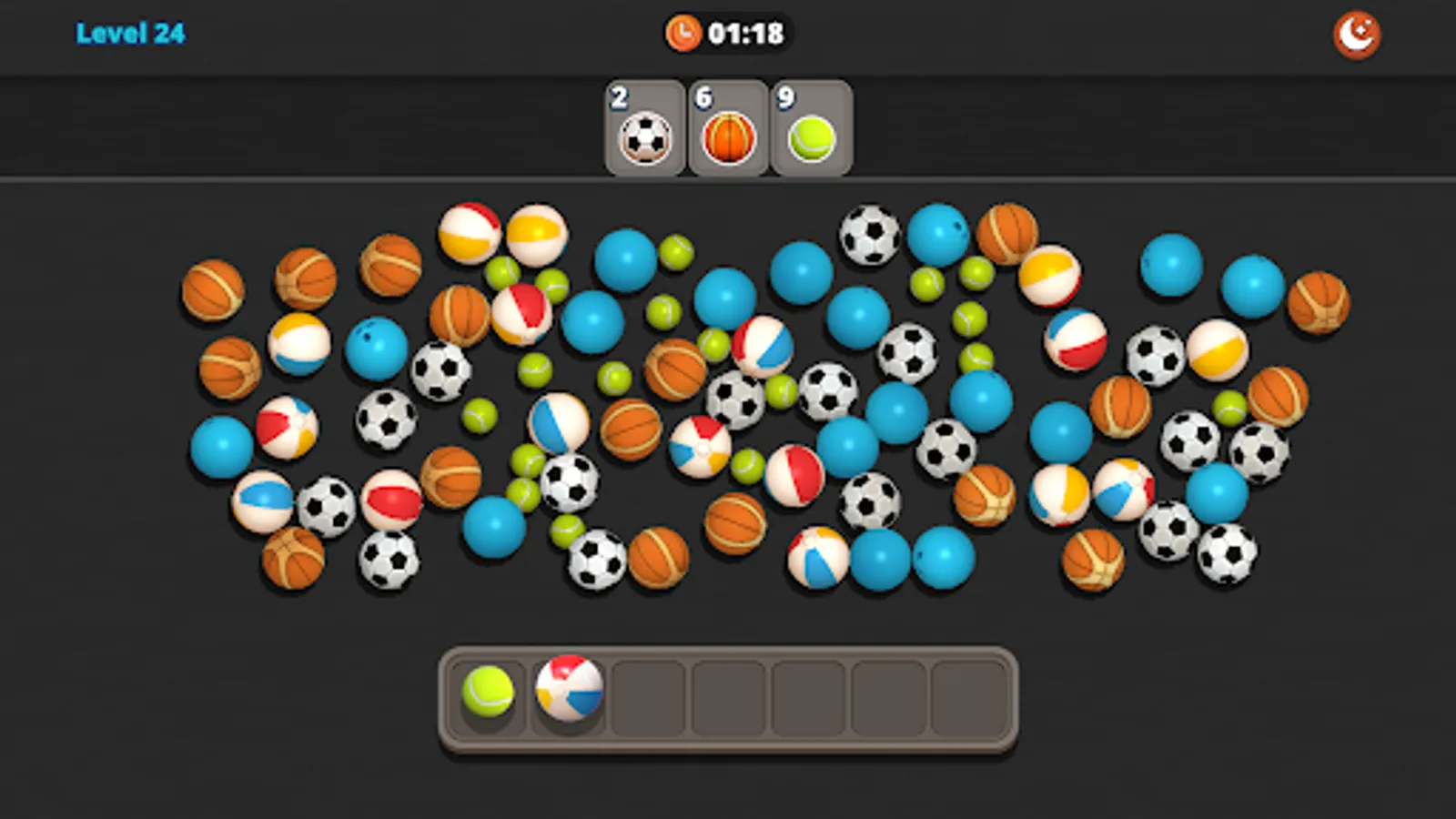Tap the number 2 above the soccer goal
Image resolution: width=1456 pixels, height=819 pixels.
point(620,94)
